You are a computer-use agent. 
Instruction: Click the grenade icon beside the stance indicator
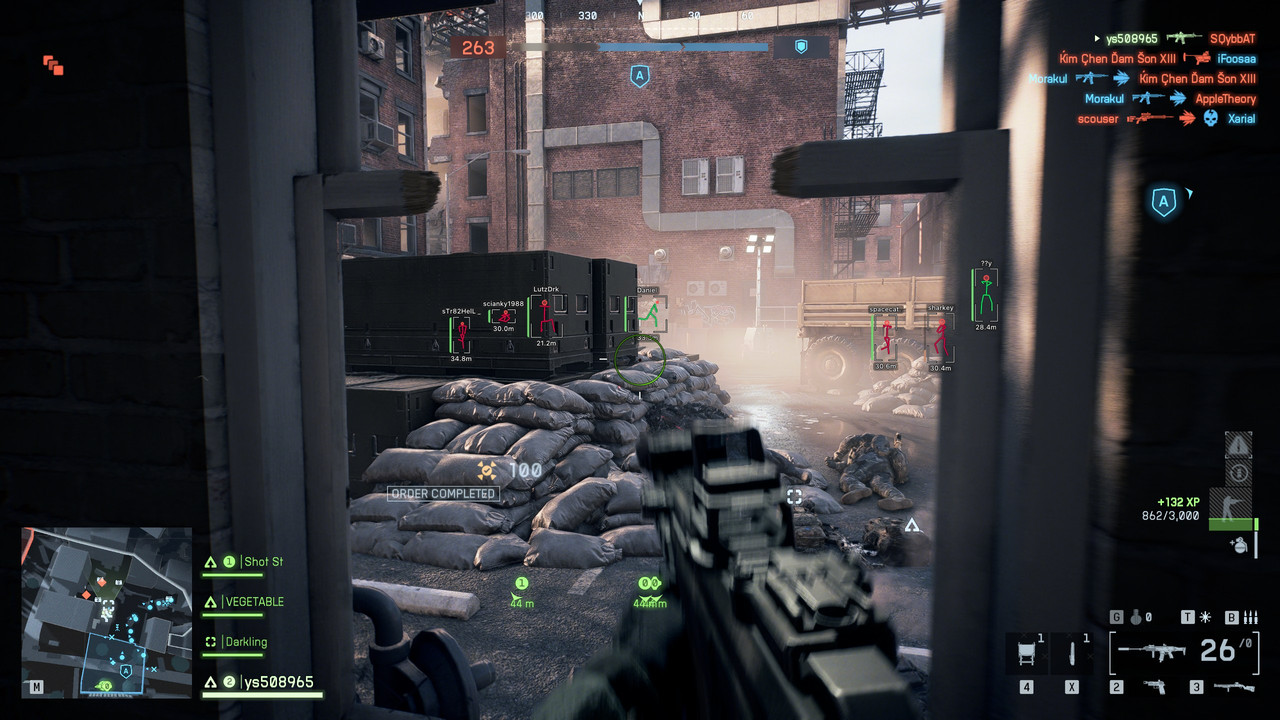1238,545
